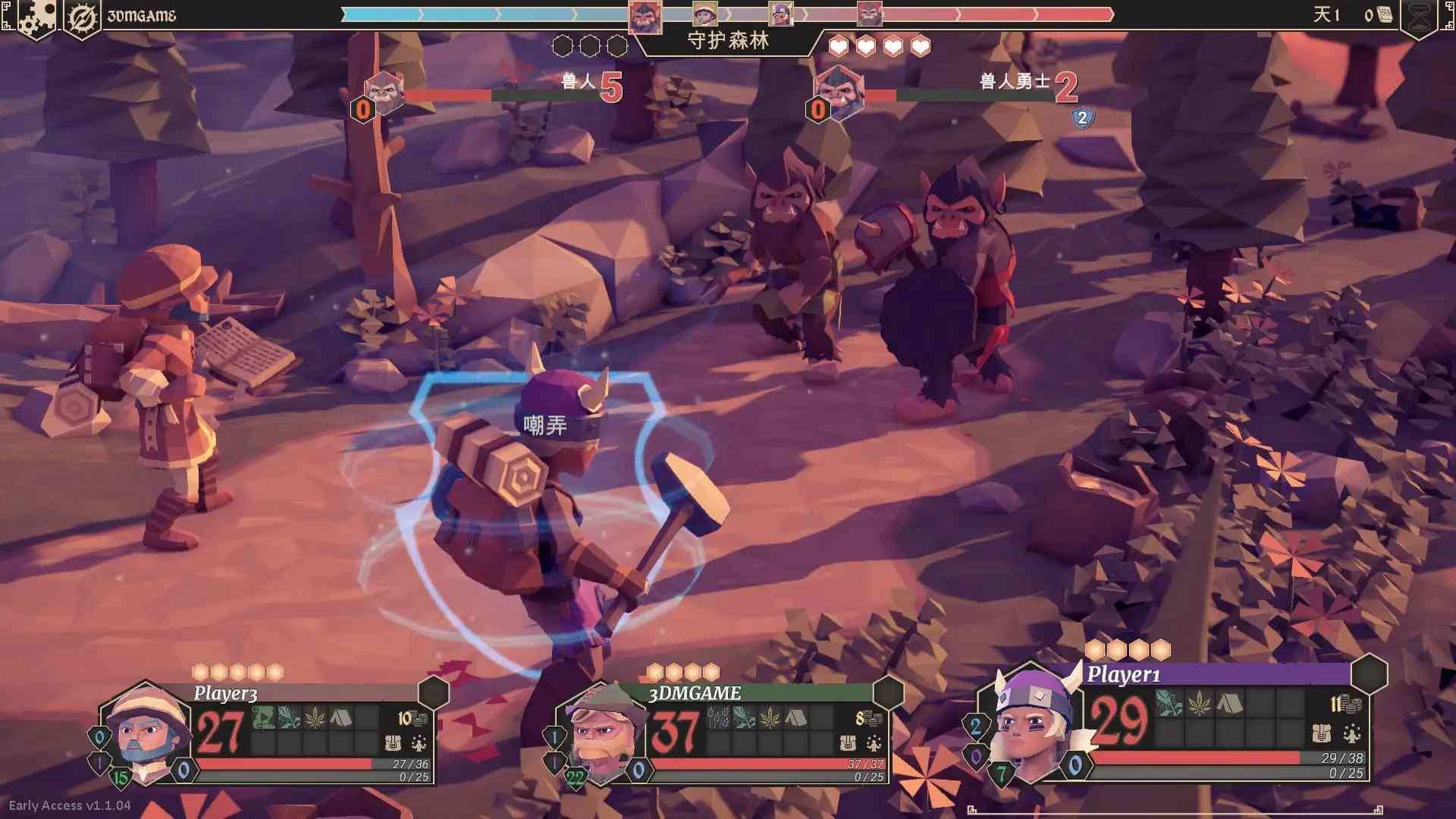The height and width of the screenshot is (819, 1456).
Task: Click the crossed-circle icon beside 3DMGAME
Action: coord(82,17)
